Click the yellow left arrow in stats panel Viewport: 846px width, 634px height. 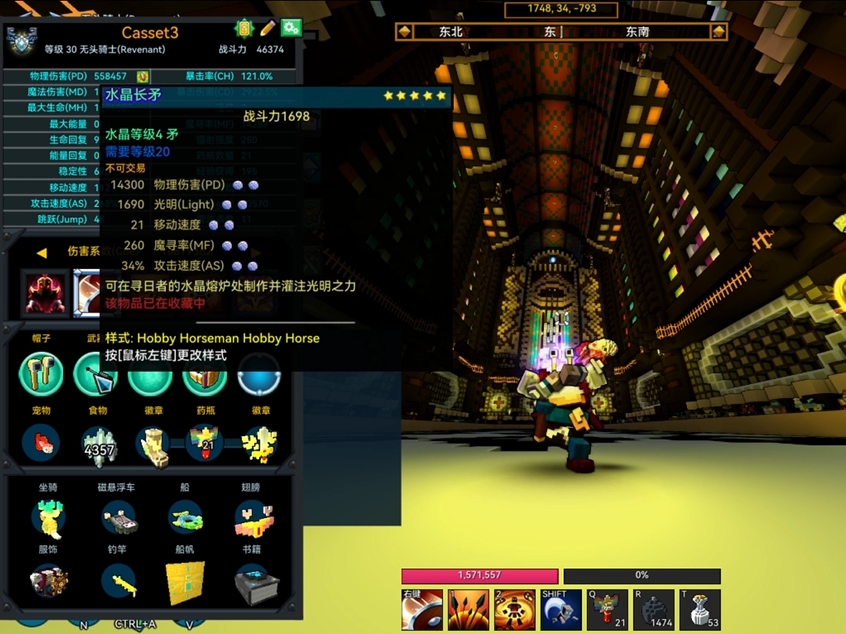(x=41, y=252)
